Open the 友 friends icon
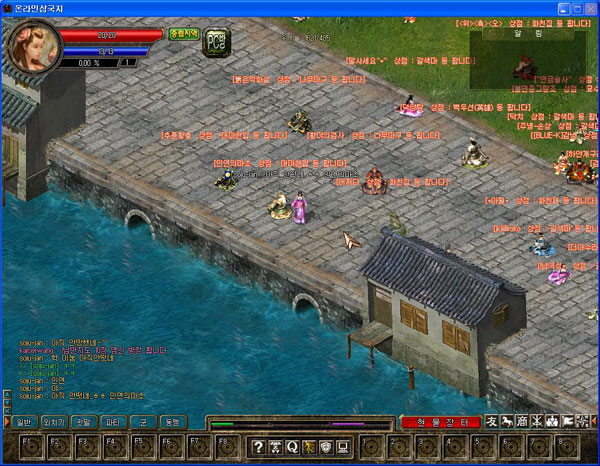The image size is (600, 466). 491,422
